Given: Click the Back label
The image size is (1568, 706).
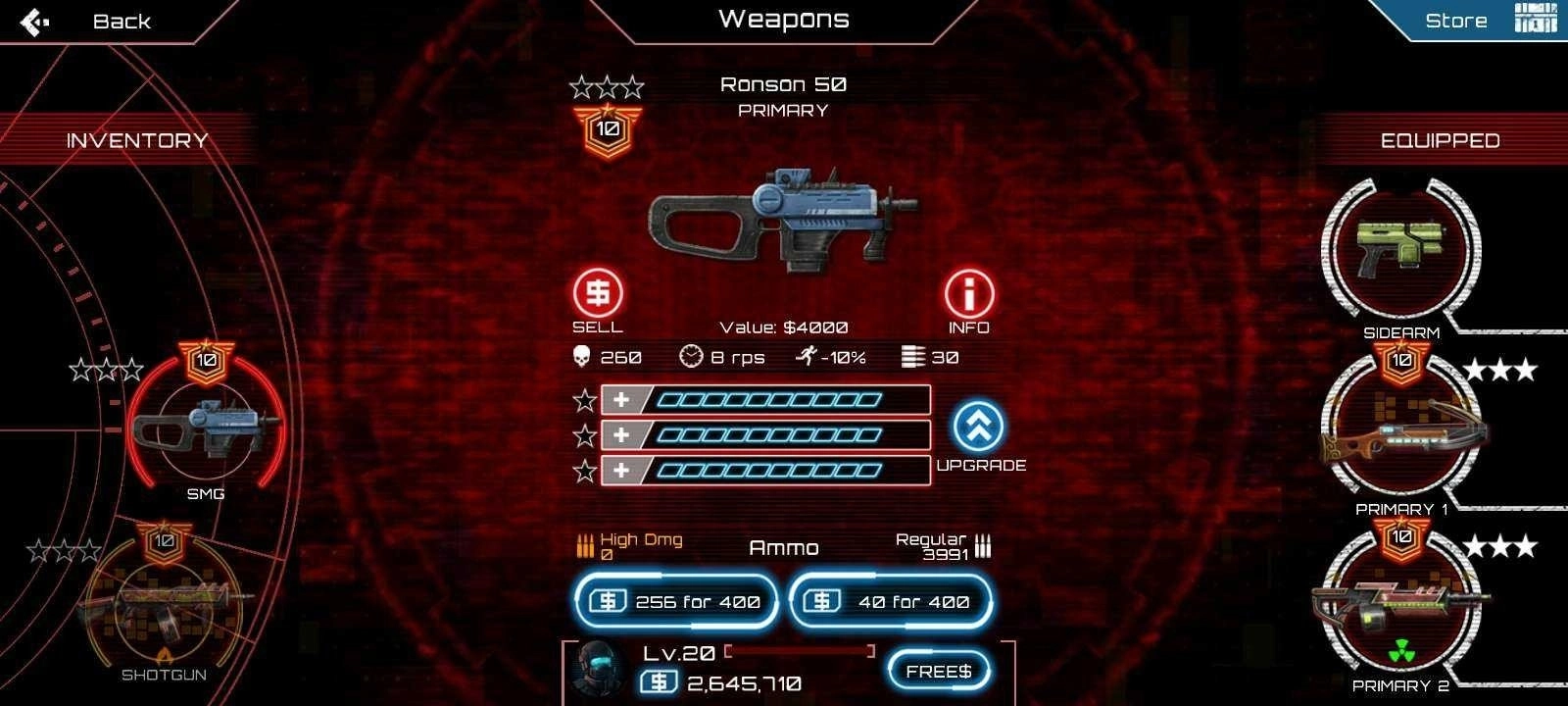Looking at the screenshot, I should tap(122, 20).
